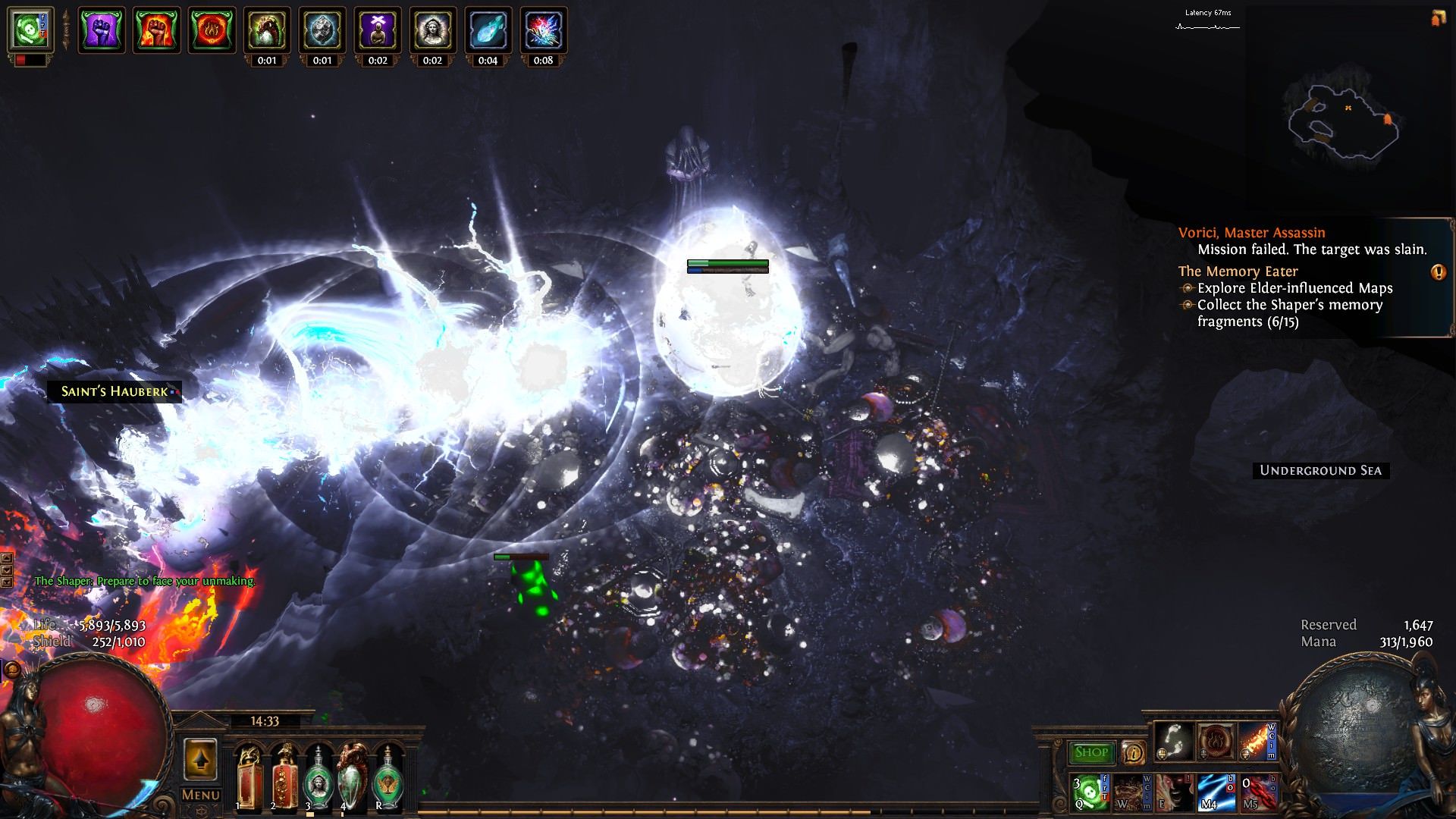The image size is (1456, 819).
Task: Use the green winged flask on R
Action: [x=388, y=777]
